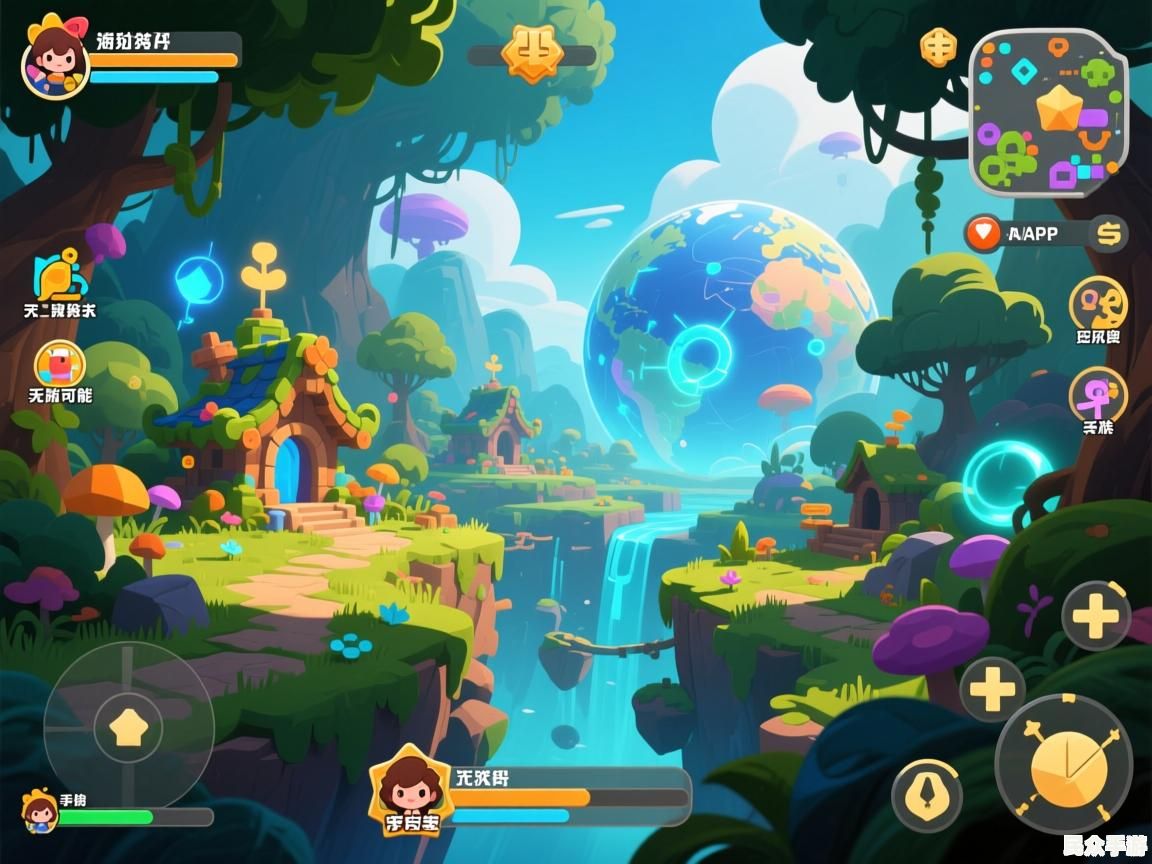Image resolution: width=1152 pixels, height=864 pixels.
Task: Click the small avatar above the green bar
Action: click(40, 810)
